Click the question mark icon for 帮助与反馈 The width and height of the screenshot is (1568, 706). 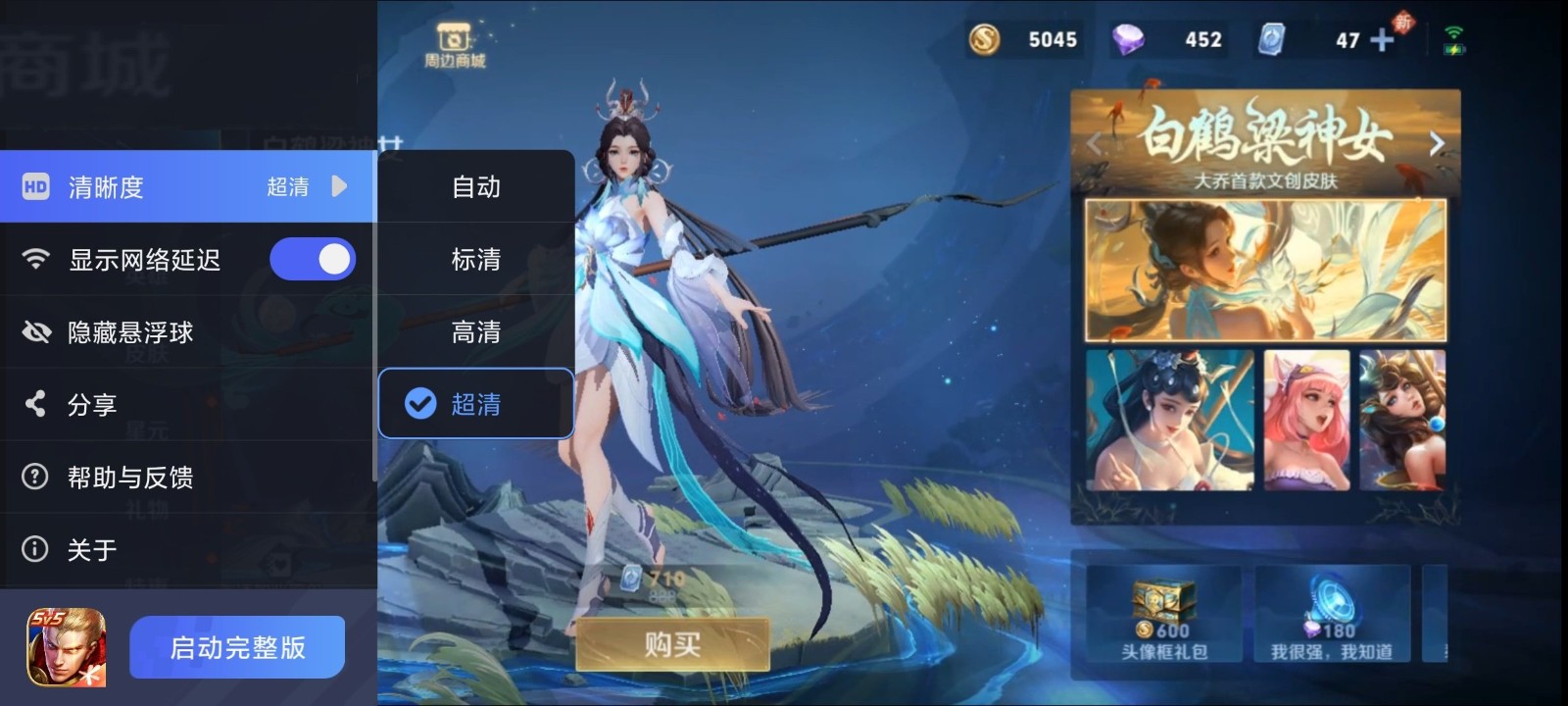(x=35, y=477)
